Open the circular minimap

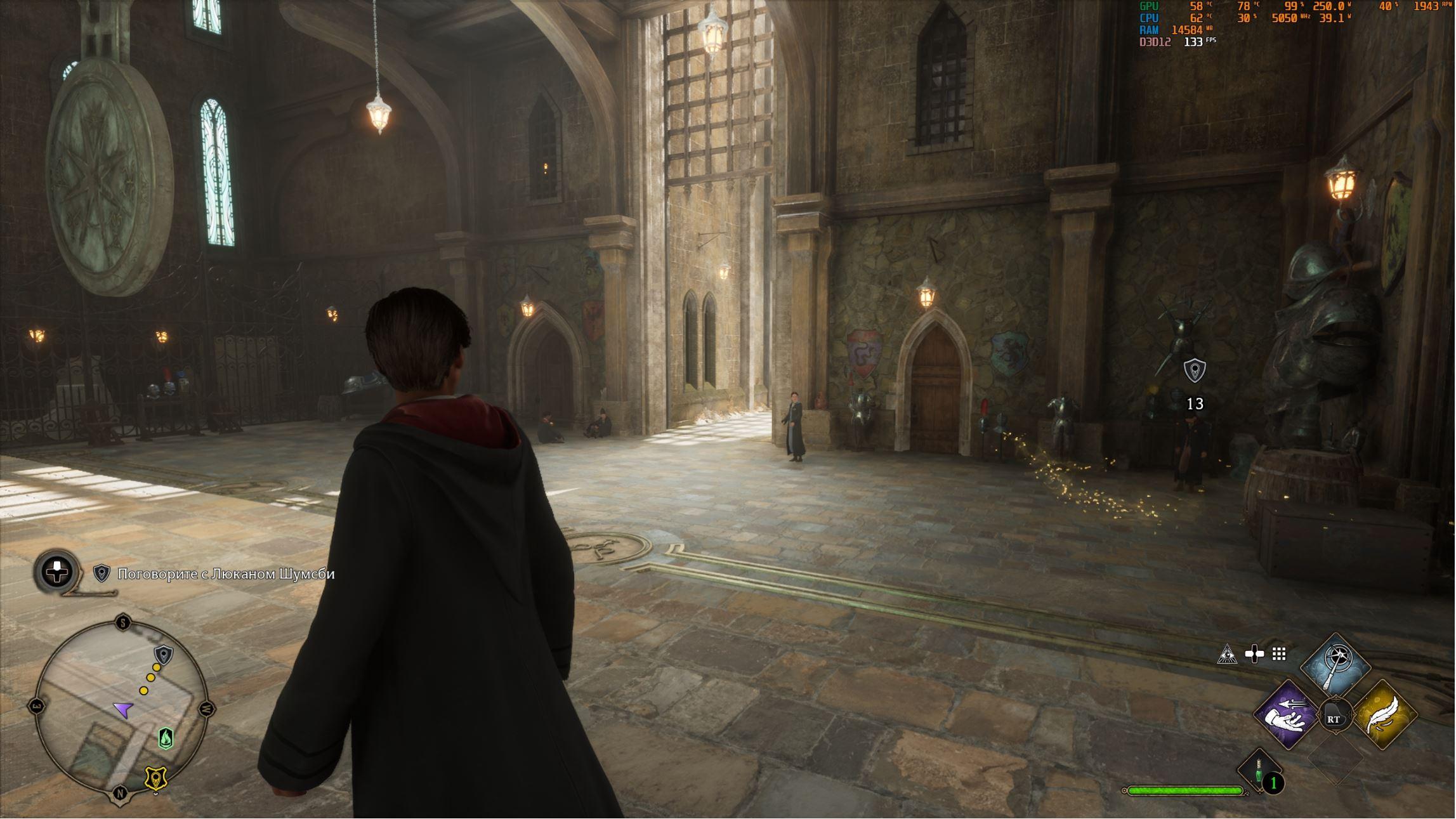coord(121,707)
